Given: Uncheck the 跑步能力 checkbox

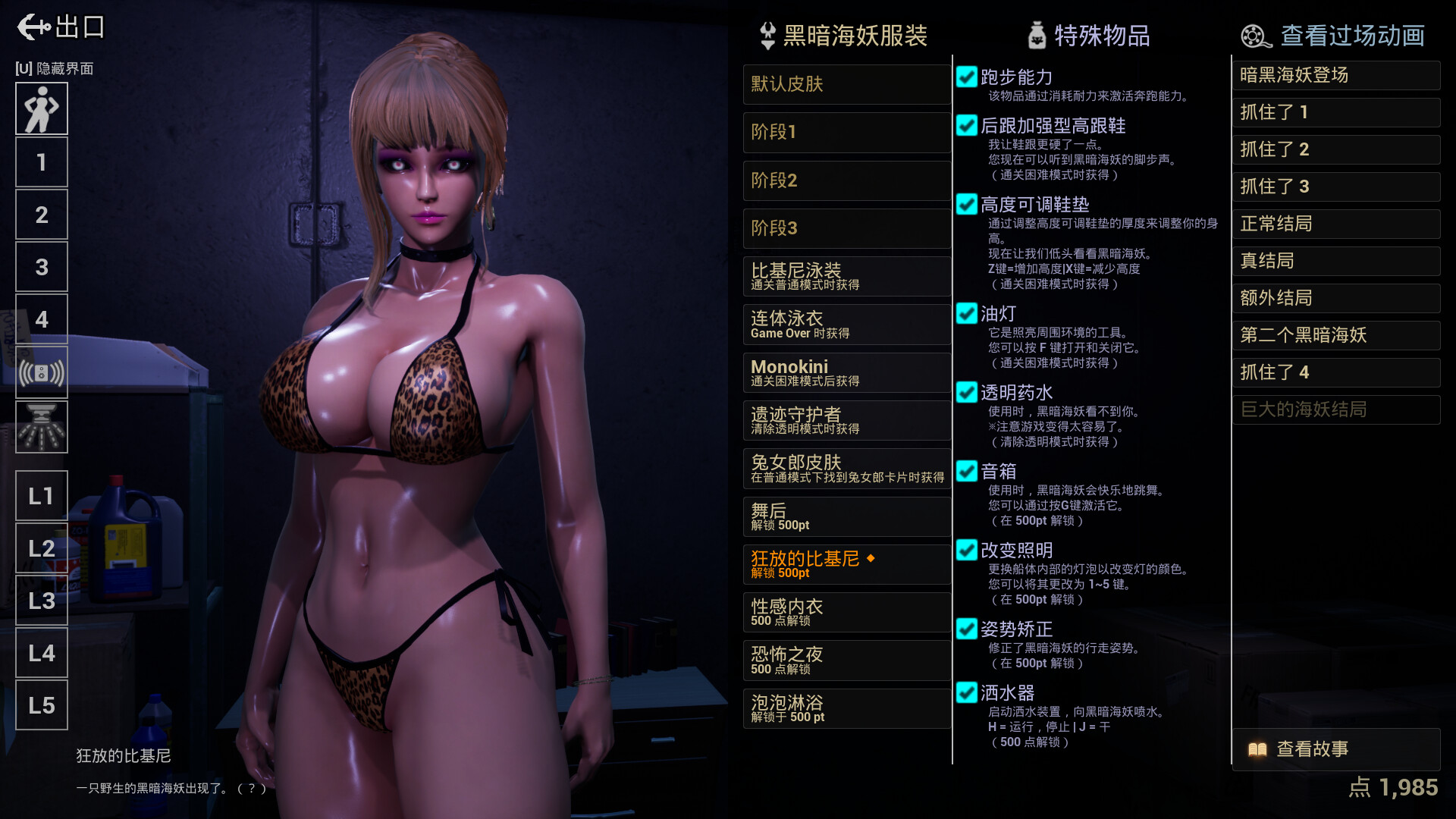Looking at the screenshot, I should [967, 76].
